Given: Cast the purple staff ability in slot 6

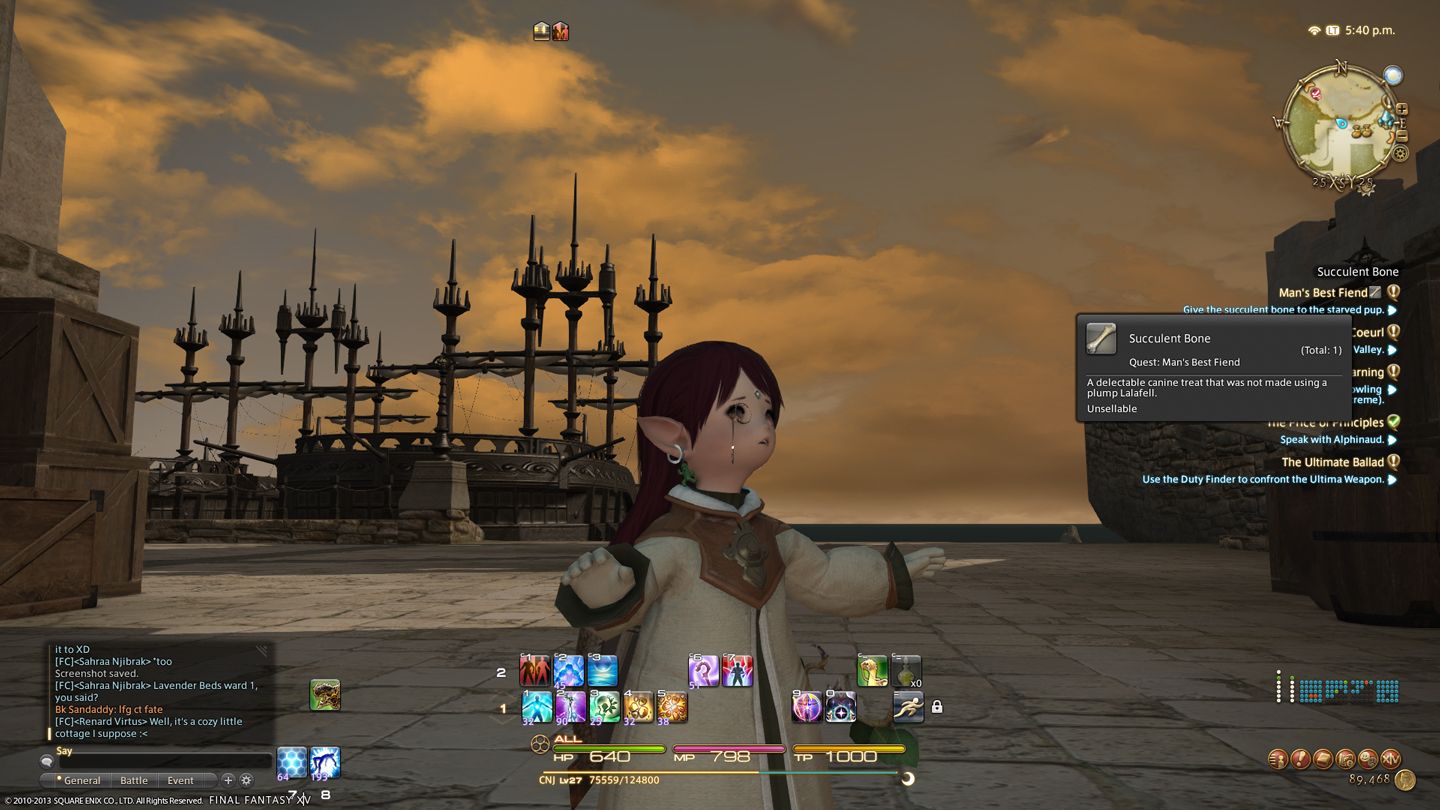Looking at the screenshot, I should tap(704, 670).
